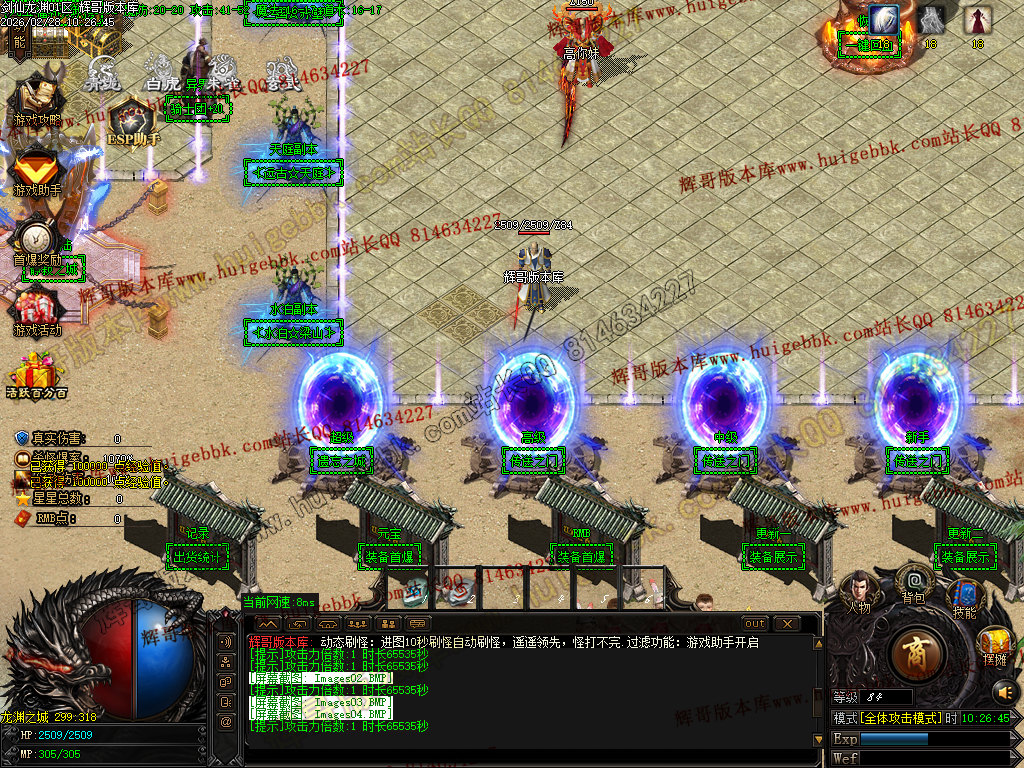Image resolution: width=1024 pixels, height=768 pixels.
Task: Select the red-robed figure buff icon
Action: pyautogui.click(x=977, y=20)
